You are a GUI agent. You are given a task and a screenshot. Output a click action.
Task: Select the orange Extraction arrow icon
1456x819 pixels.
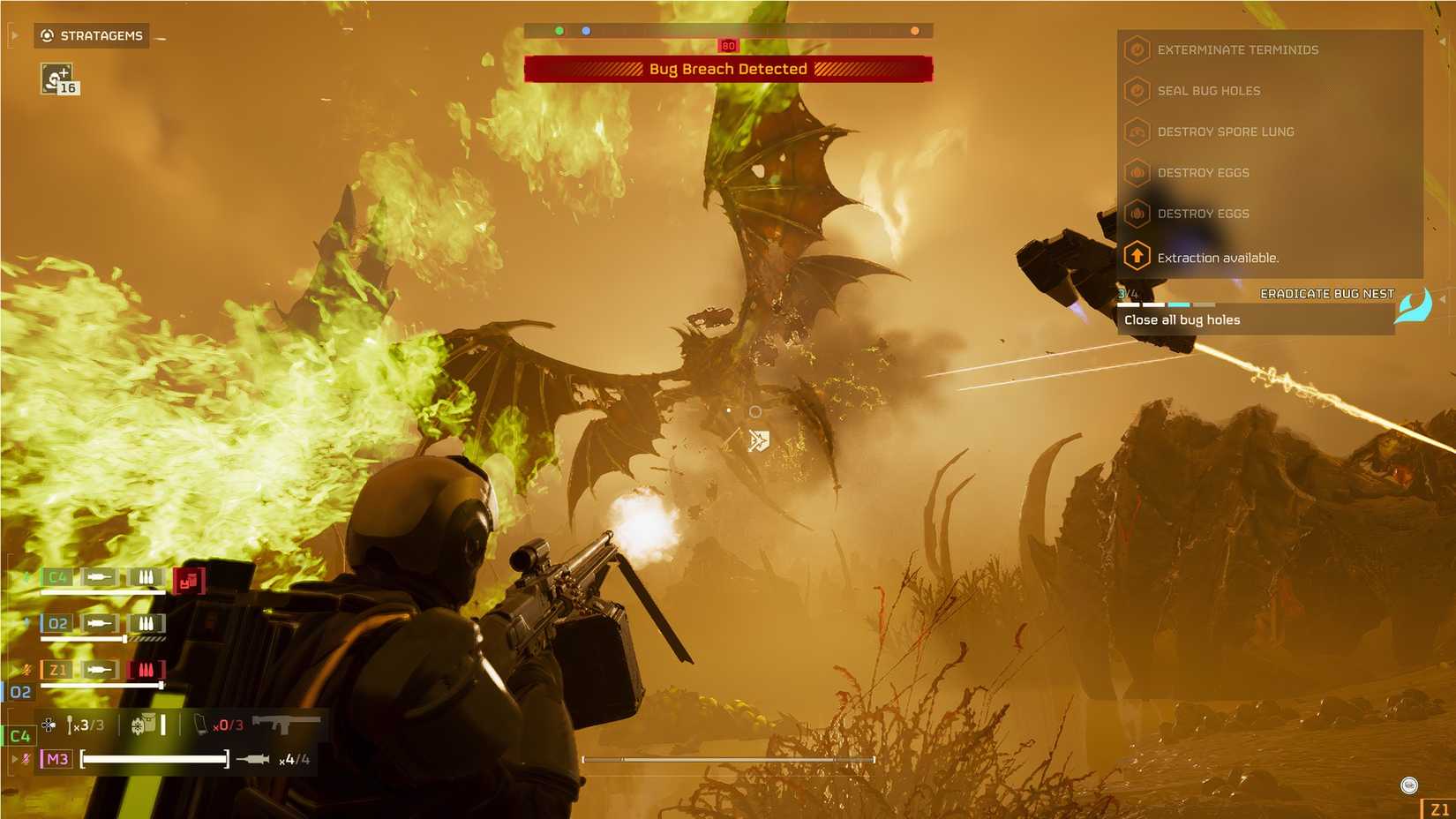[1136, 256]
